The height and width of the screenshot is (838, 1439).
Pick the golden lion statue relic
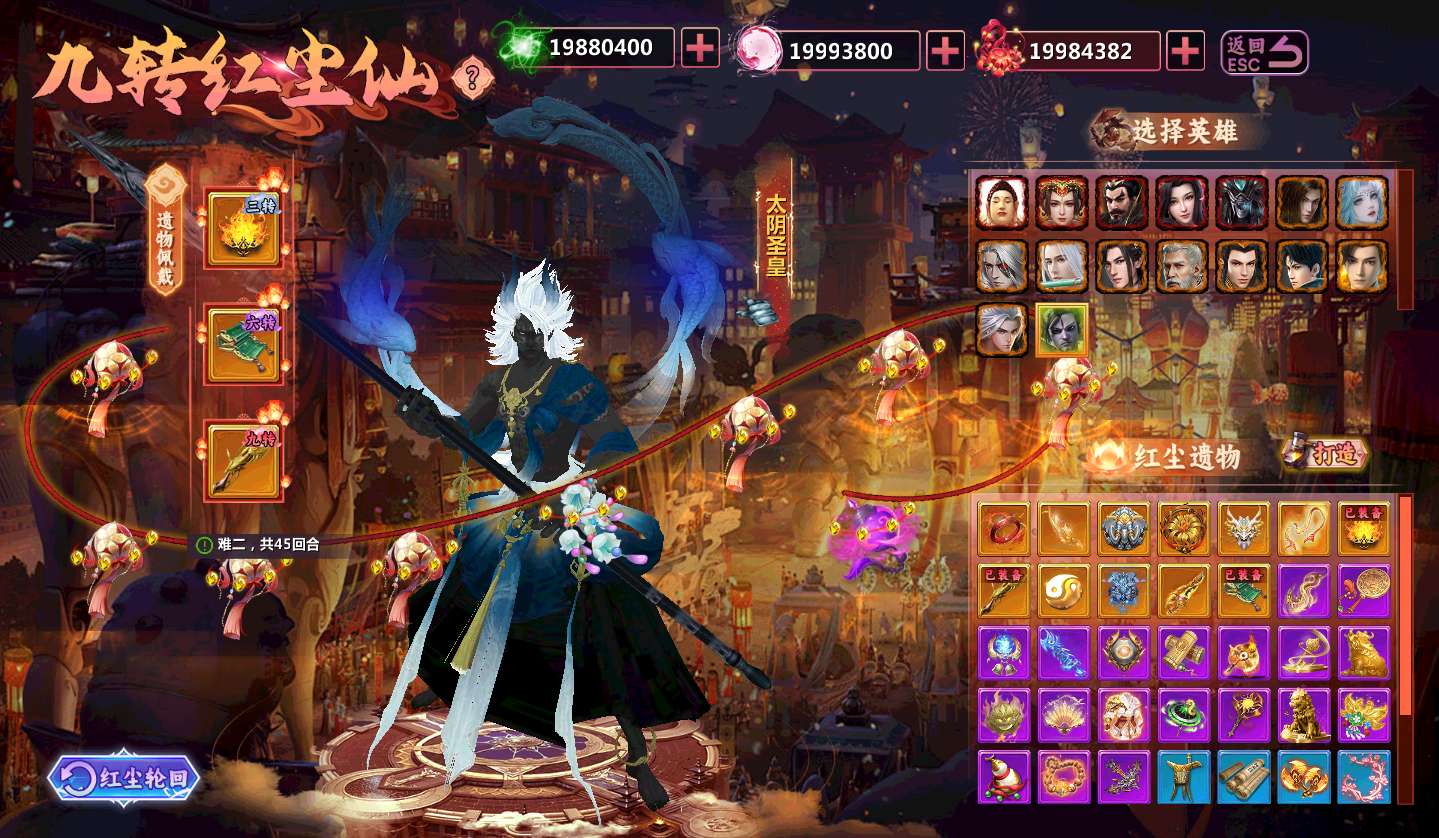click(x=1303, y=714)
